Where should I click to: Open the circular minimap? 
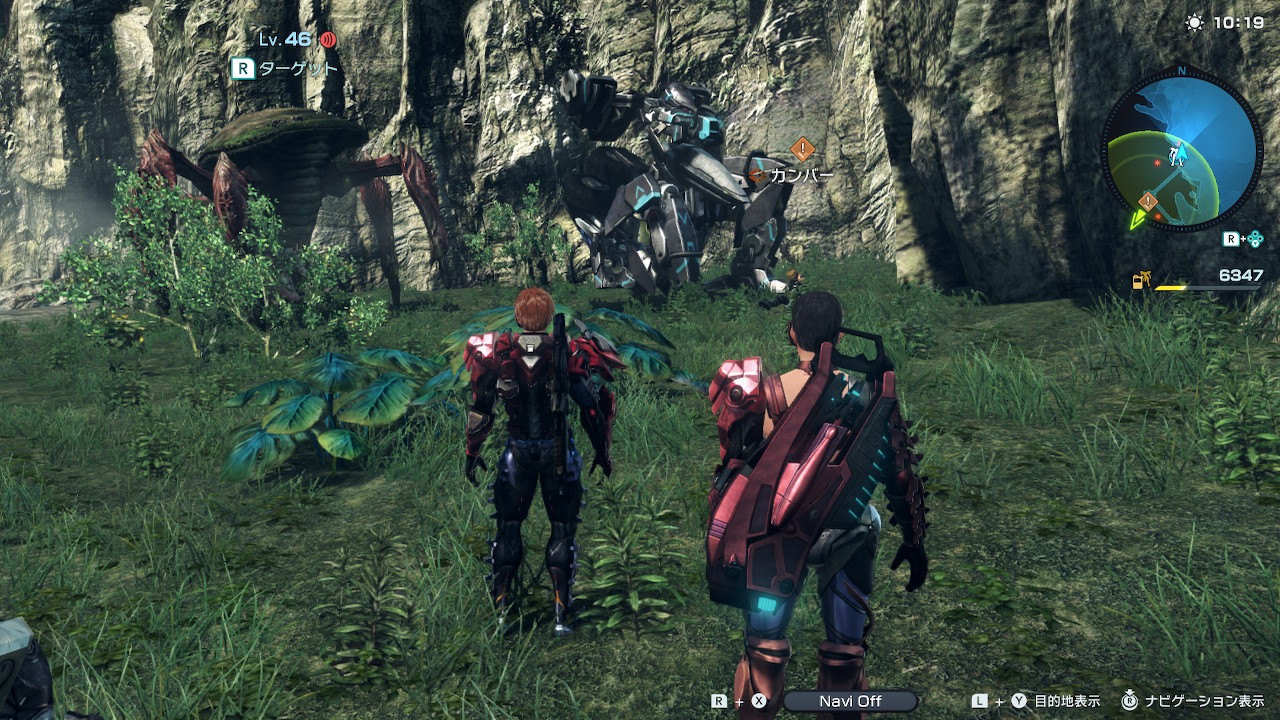click(x=1181, y=148)
